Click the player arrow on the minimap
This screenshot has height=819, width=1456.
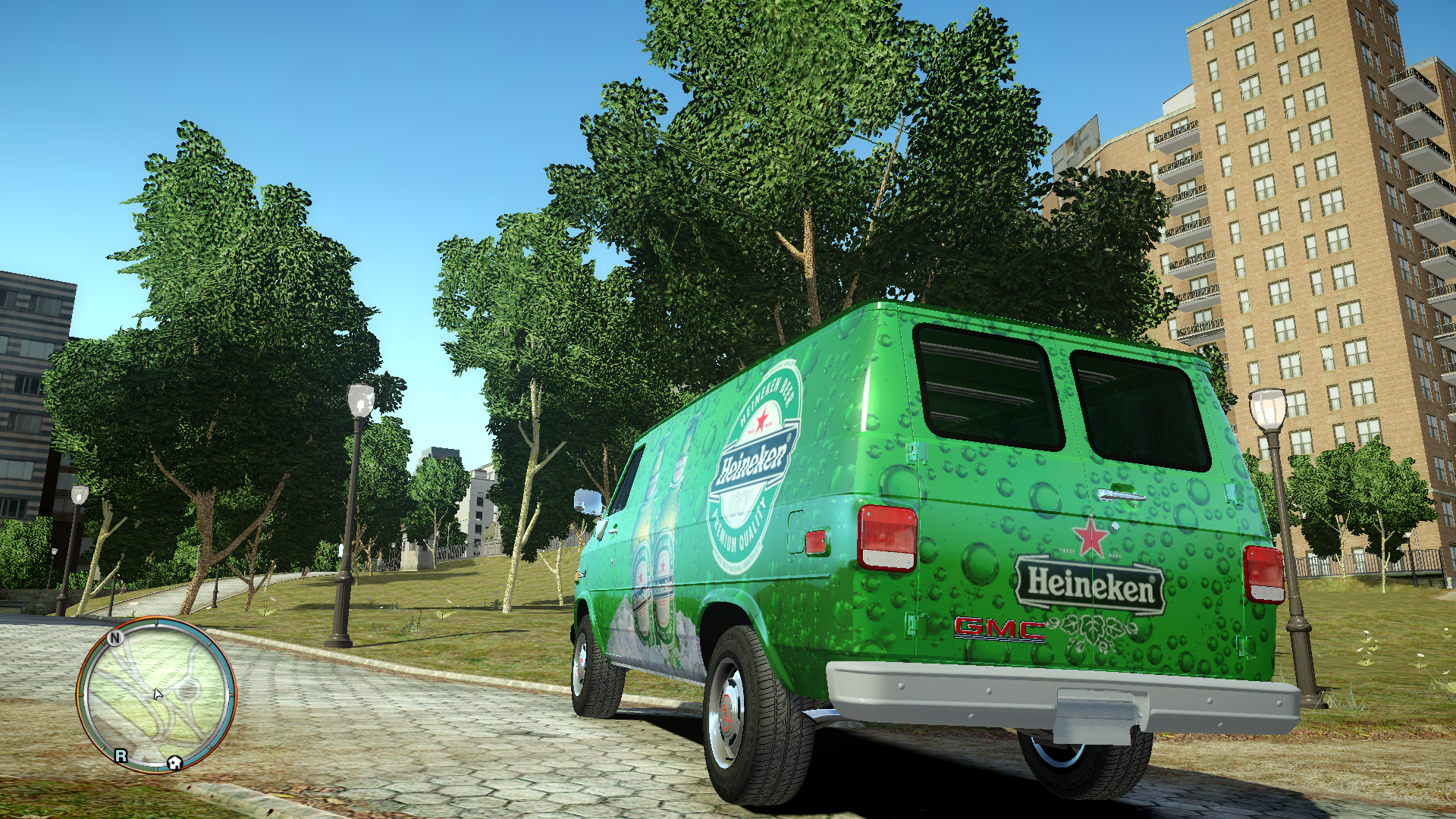158,694
